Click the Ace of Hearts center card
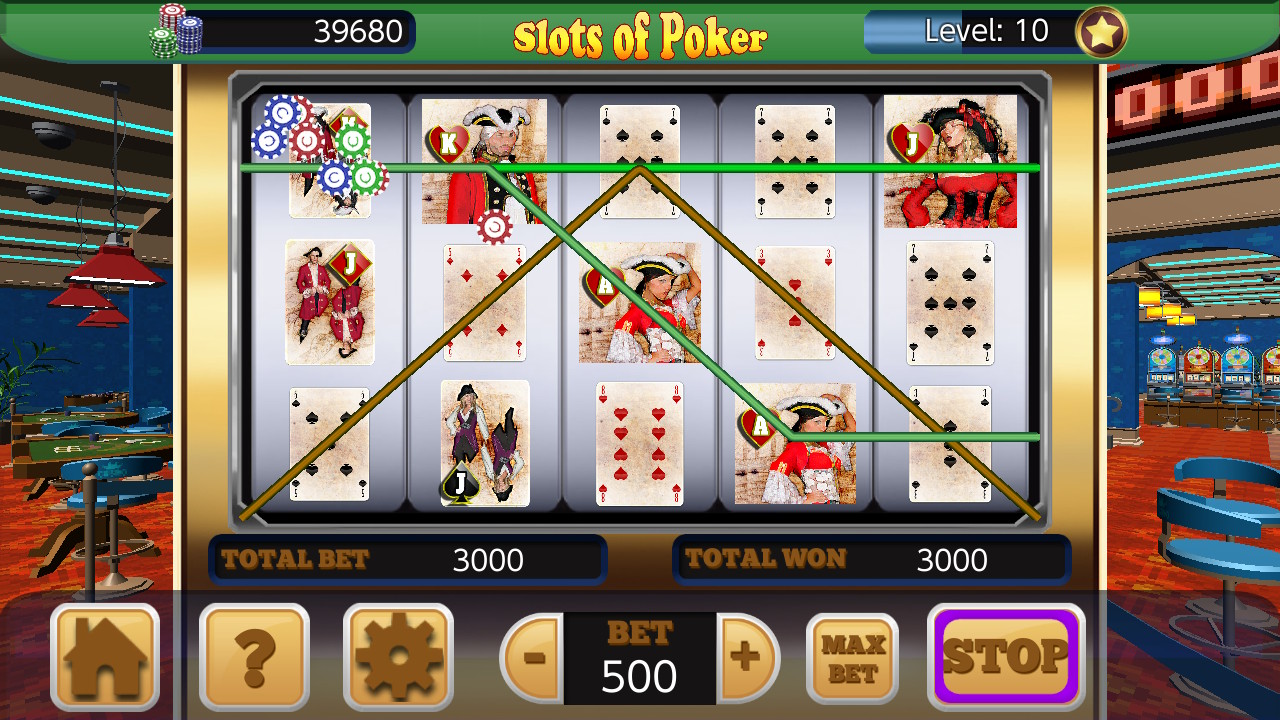Image resolution: width=1280 pixels, height=720 pixels. tap(640, 303)
